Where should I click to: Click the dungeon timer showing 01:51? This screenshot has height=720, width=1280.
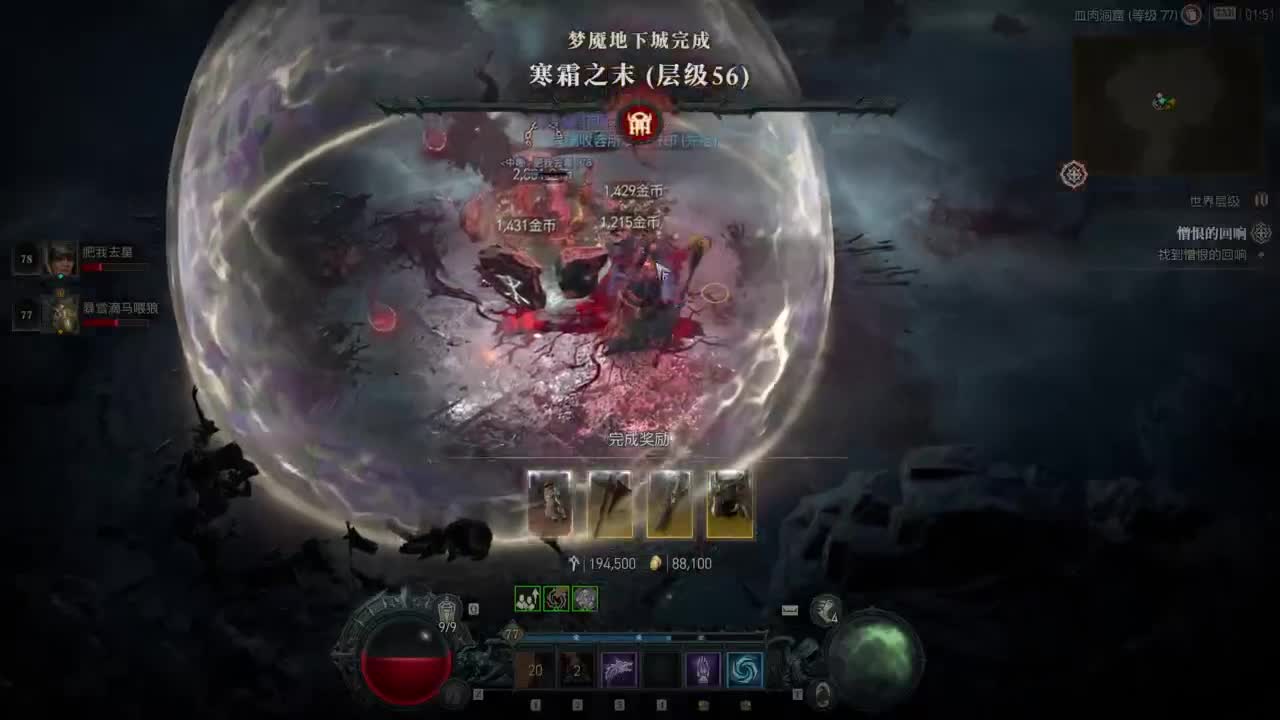(x=1255, y=15)
